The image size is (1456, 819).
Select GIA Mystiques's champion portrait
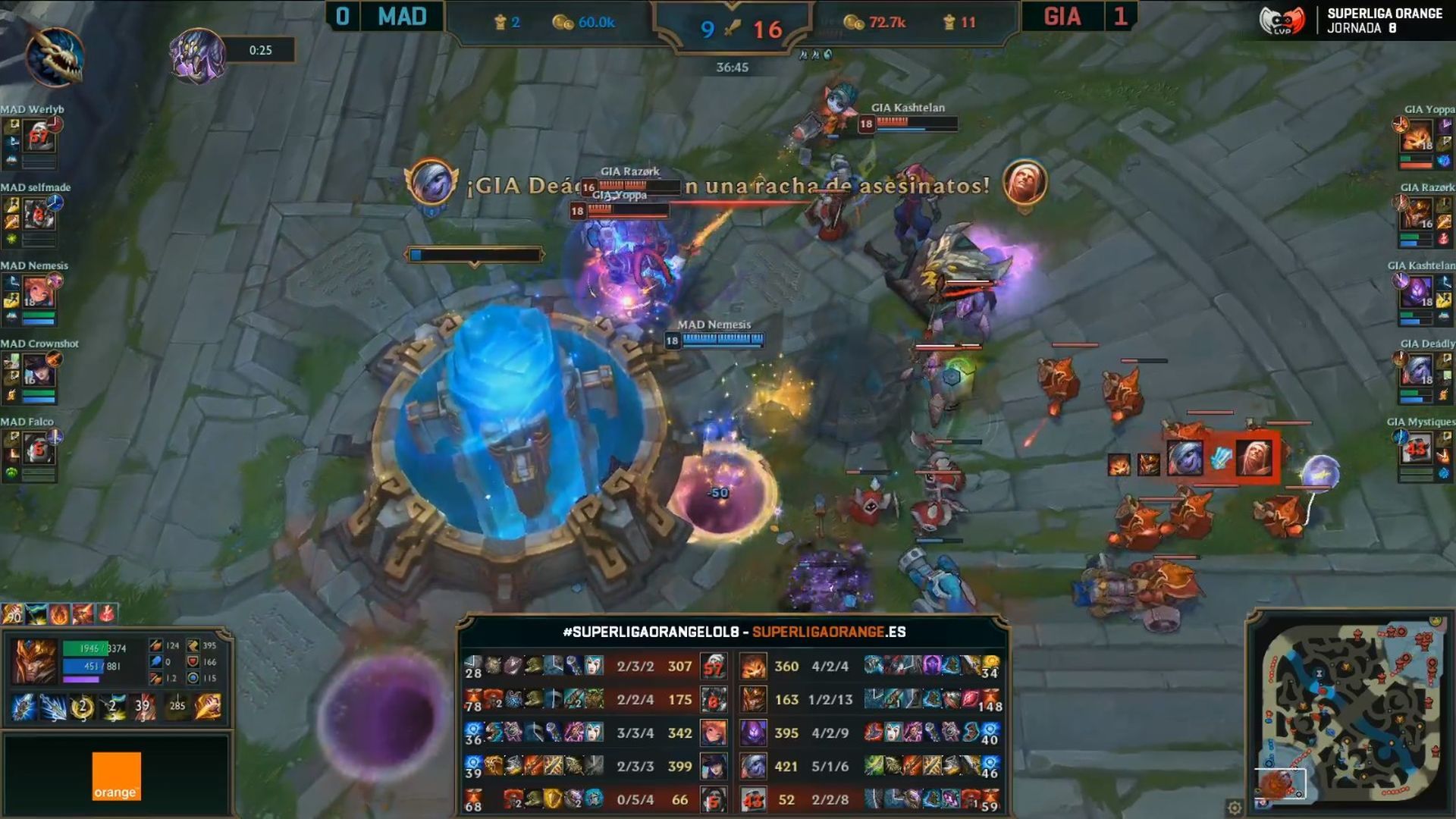click(x=1416, y=449)
